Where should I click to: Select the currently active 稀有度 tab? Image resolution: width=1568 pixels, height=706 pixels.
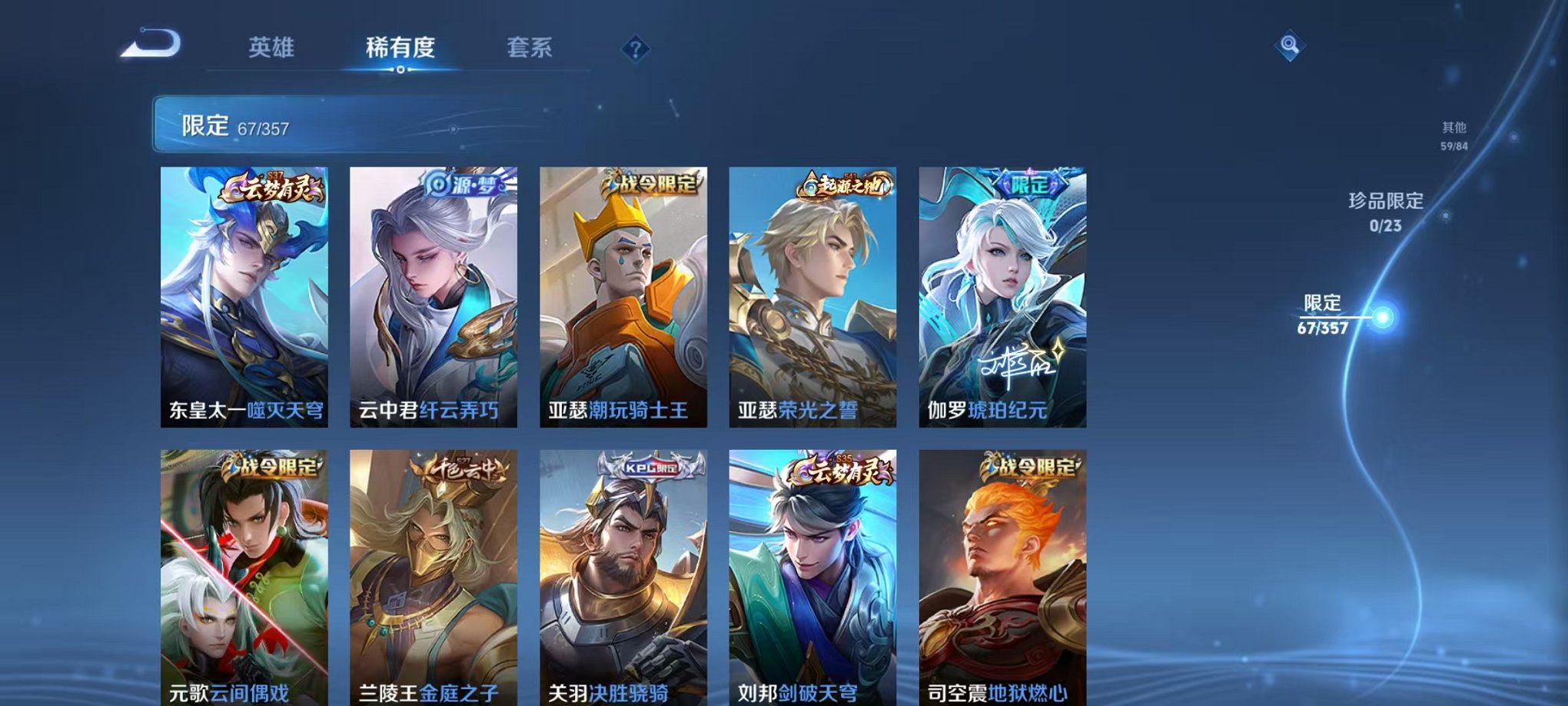pos(400,46)
